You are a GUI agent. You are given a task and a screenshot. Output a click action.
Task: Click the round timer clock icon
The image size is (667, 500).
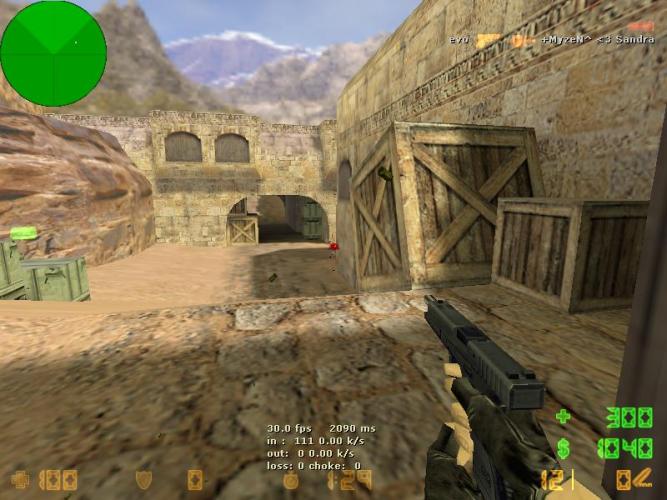tap(291, 480)
